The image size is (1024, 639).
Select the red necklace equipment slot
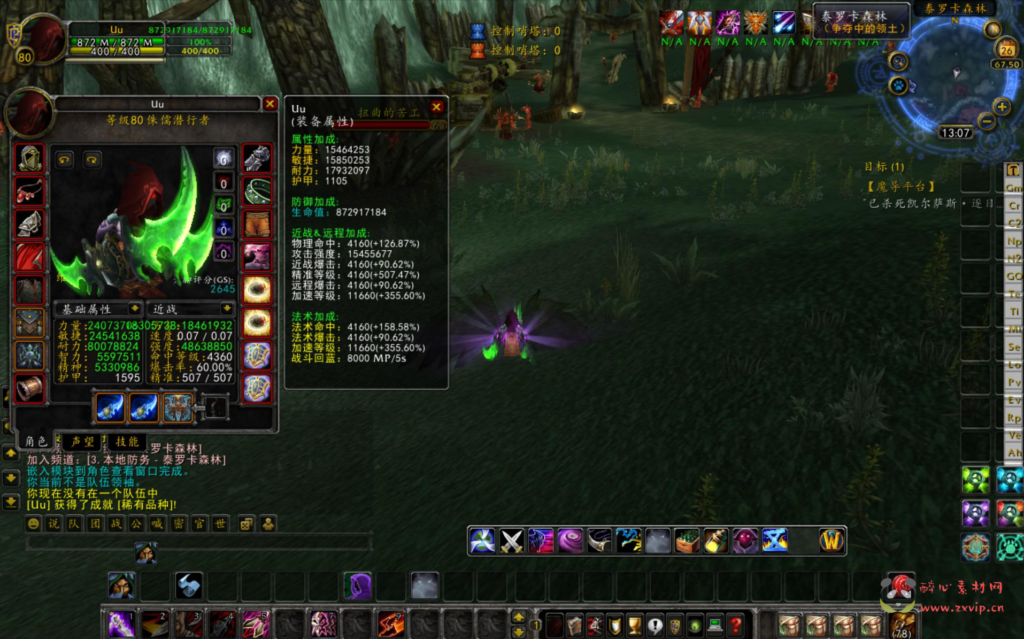coord(30,191)
